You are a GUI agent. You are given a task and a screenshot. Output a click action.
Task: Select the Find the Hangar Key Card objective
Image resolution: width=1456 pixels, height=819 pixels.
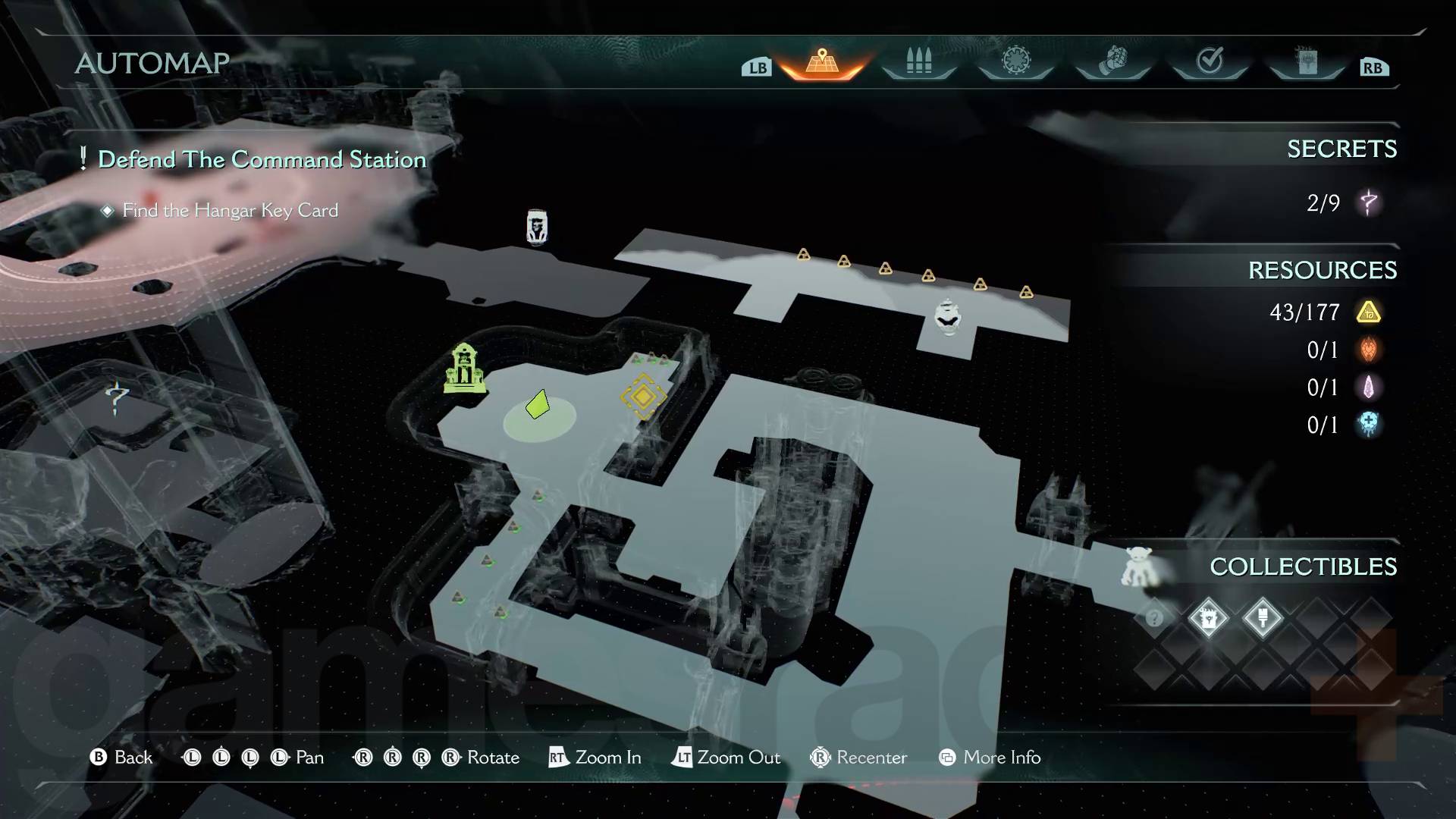pos(230,210)
